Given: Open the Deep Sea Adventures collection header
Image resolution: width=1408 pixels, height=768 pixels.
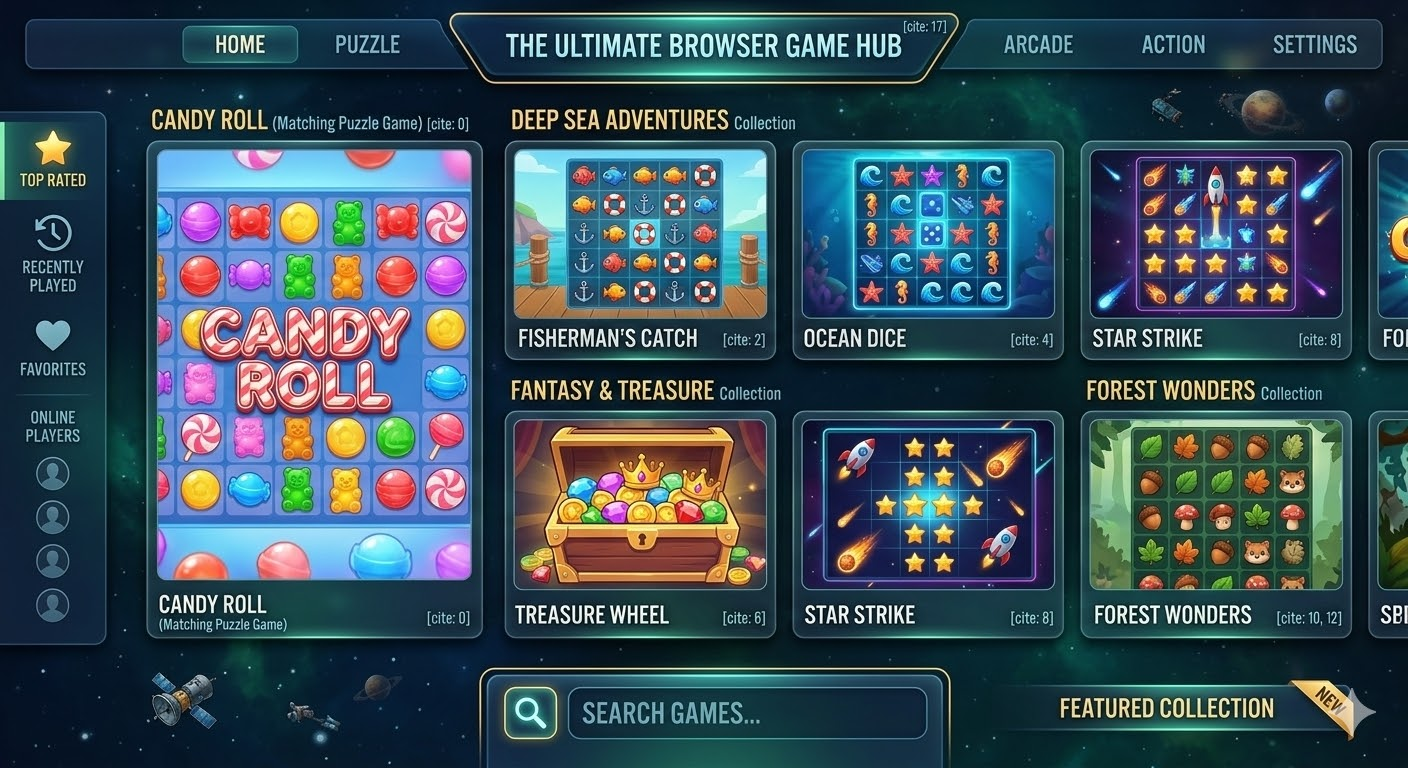Looking at the screenshot, I should [x=617, y=121].
